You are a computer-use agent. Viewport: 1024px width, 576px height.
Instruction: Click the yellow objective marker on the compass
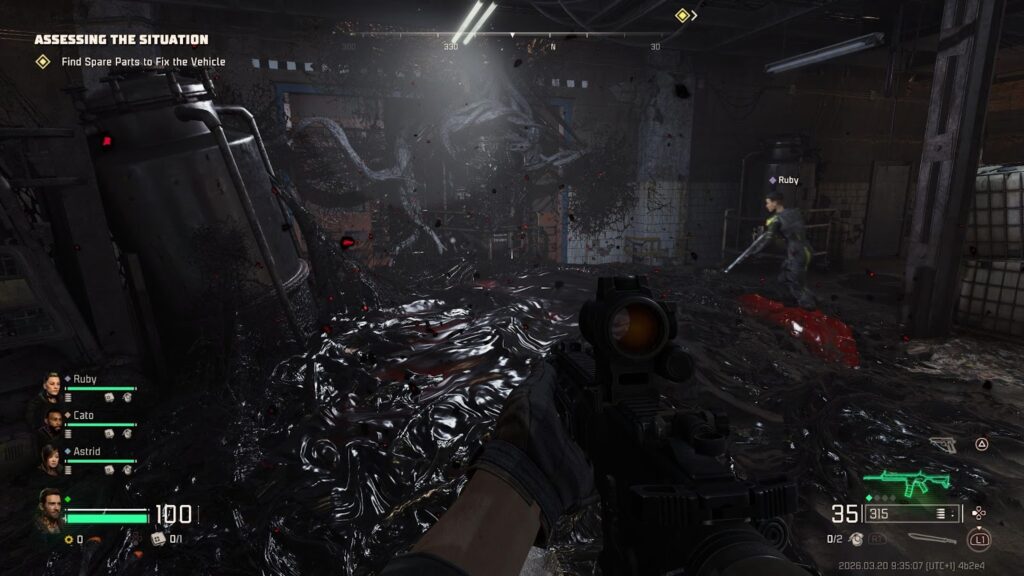pos(682,15)
